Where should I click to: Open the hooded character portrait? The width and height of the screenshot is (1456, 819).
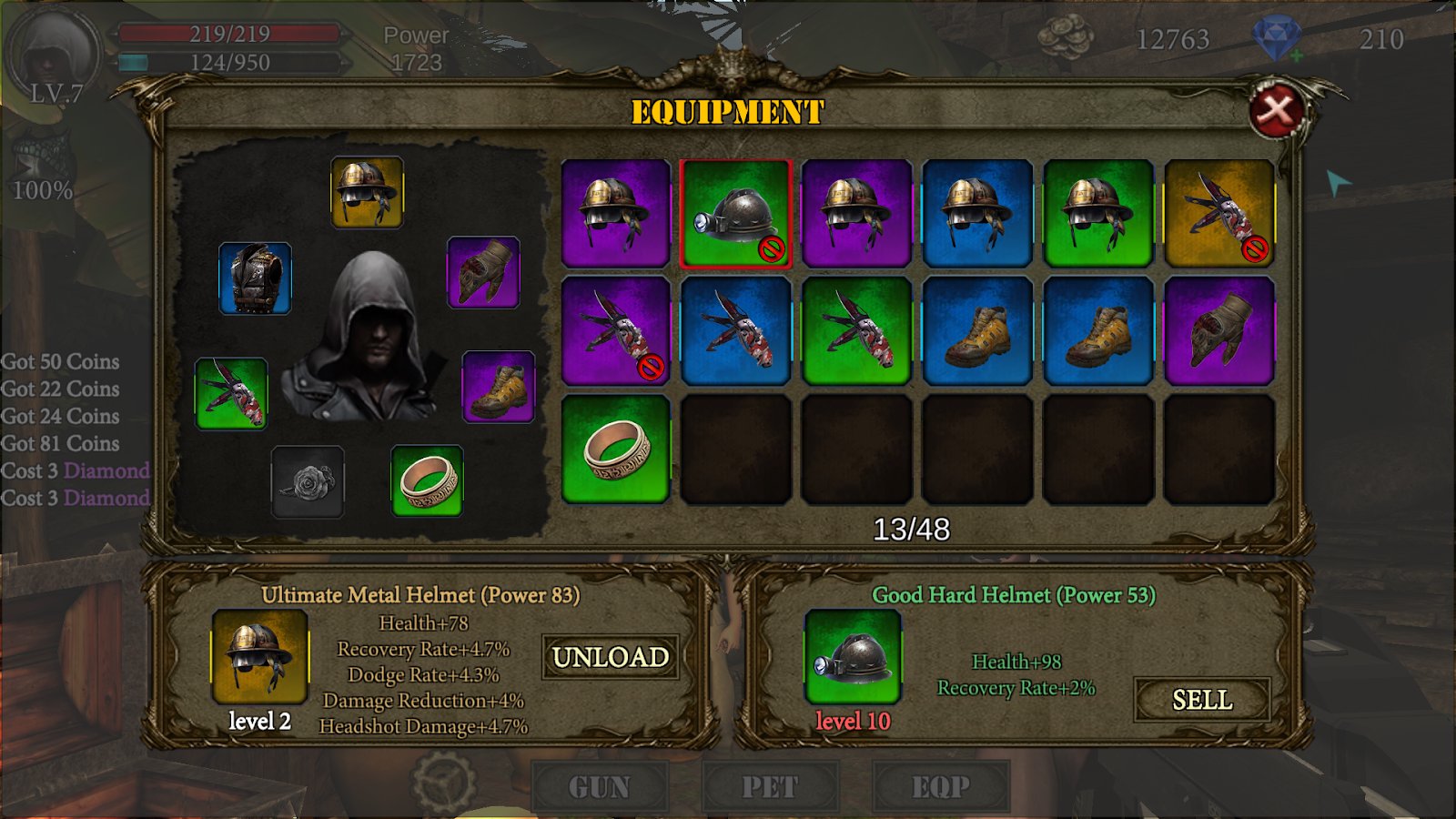pos(51,56)
